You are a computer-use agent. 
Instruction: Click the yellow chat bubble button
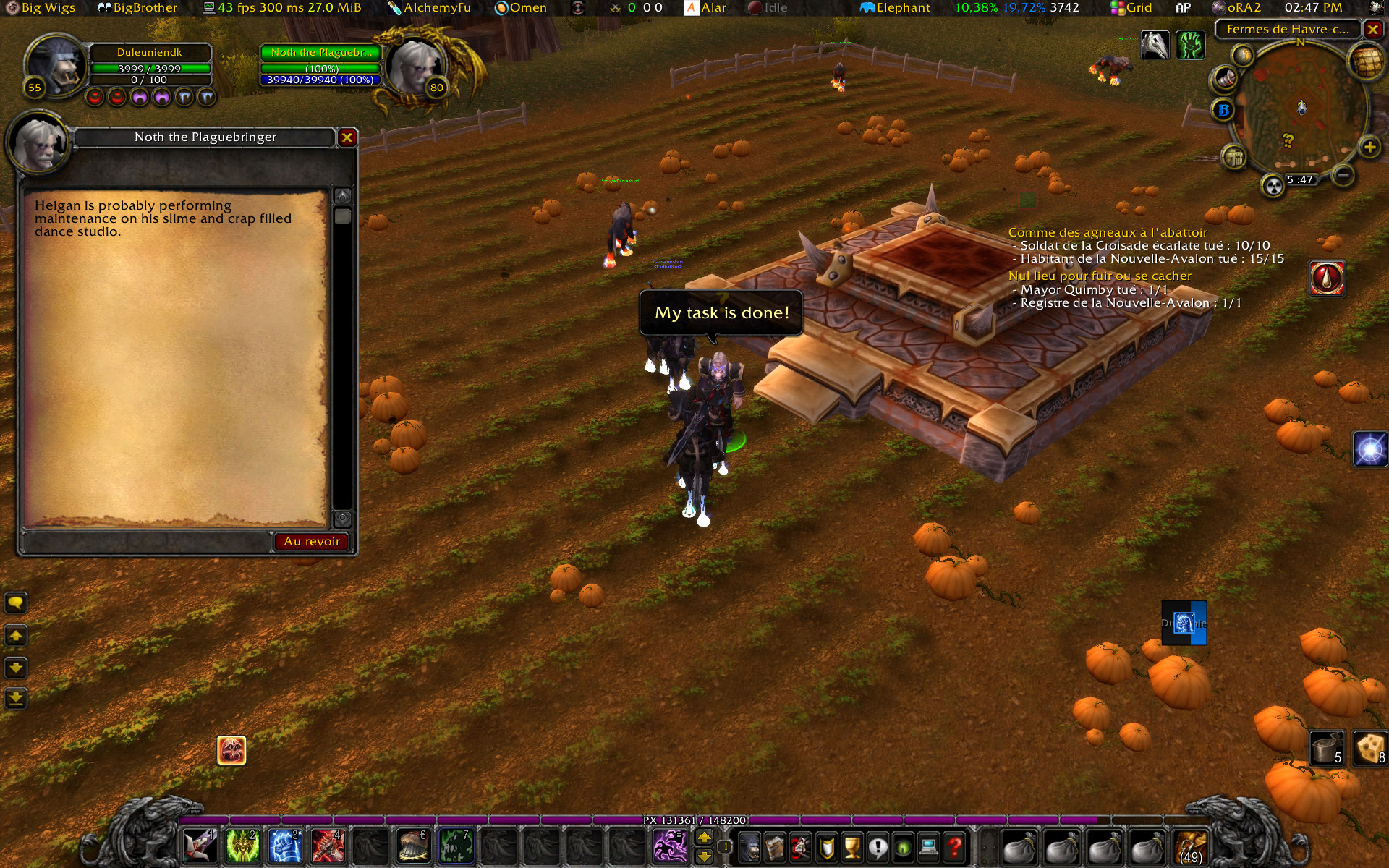[16, 603]
